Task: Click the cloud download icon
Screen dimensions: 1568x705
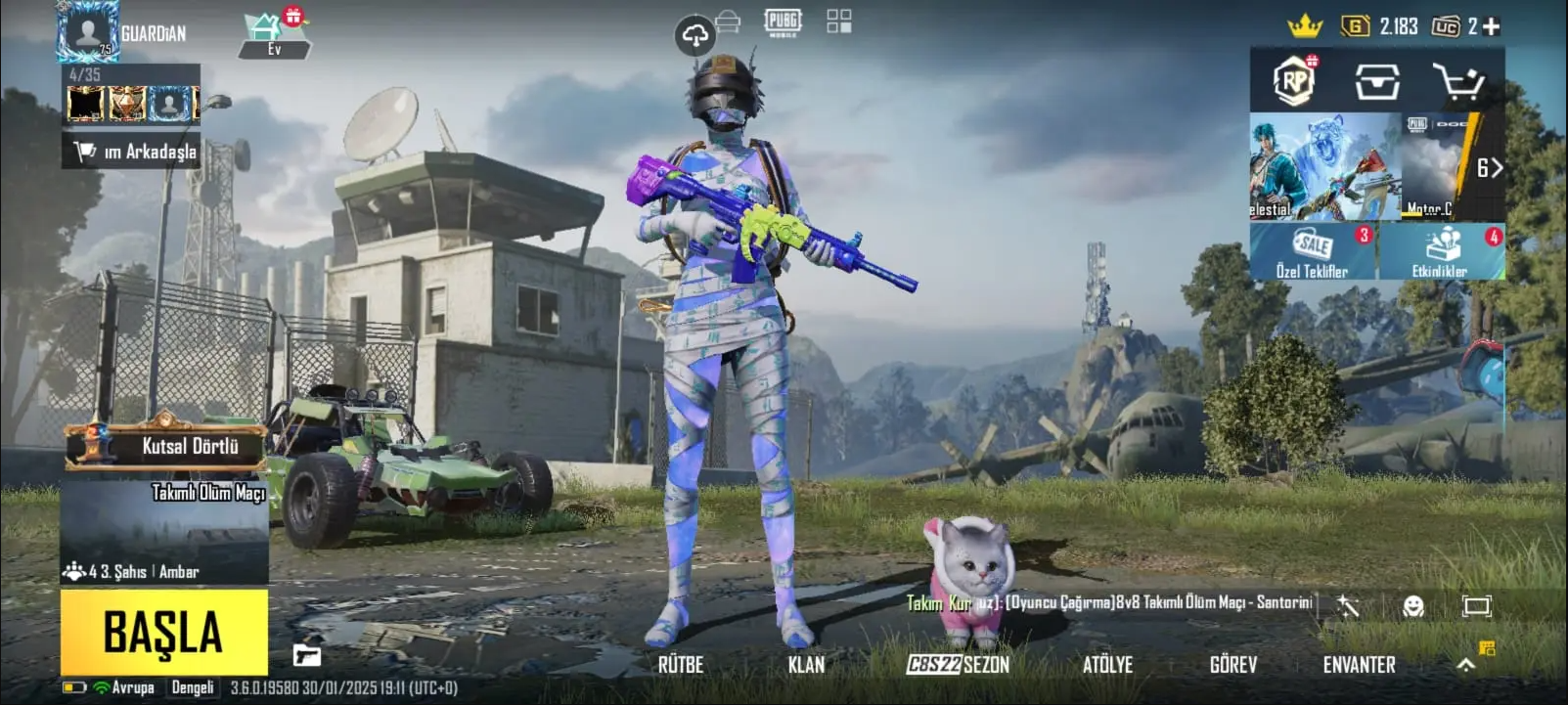Action: (x=694, y=37)
